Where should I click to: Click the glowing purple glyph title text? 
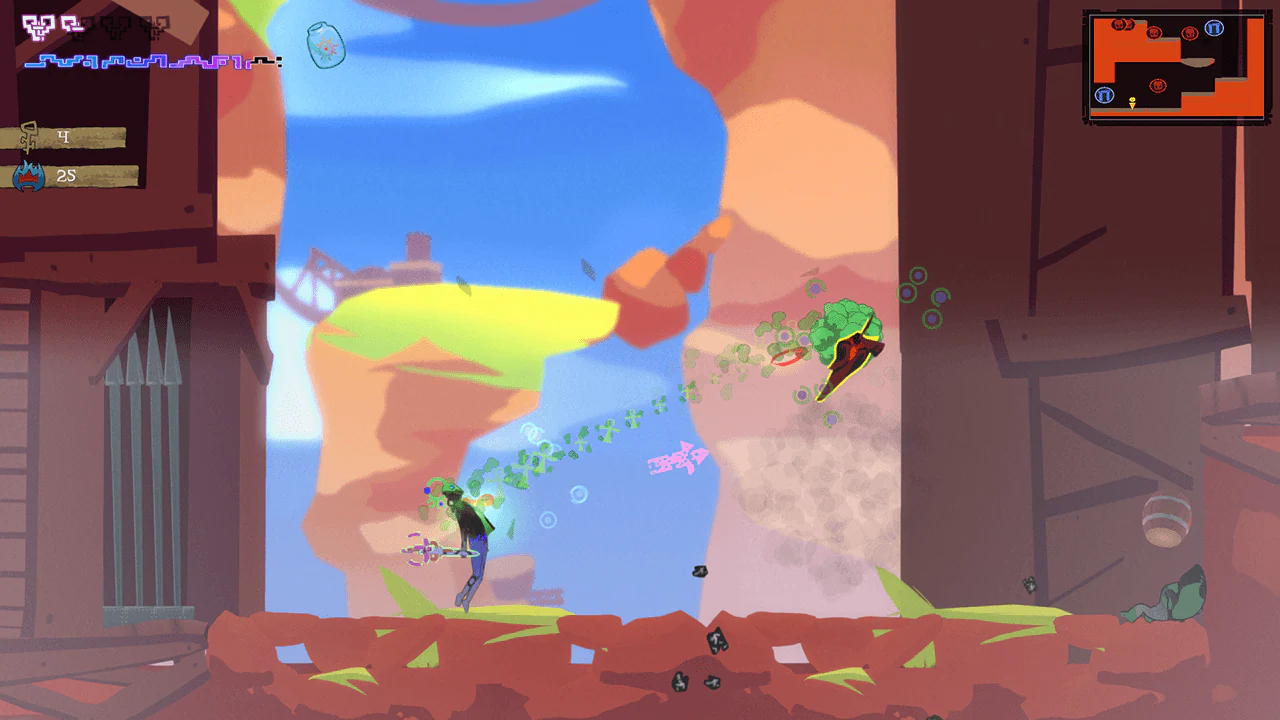(x=140, y=61)
